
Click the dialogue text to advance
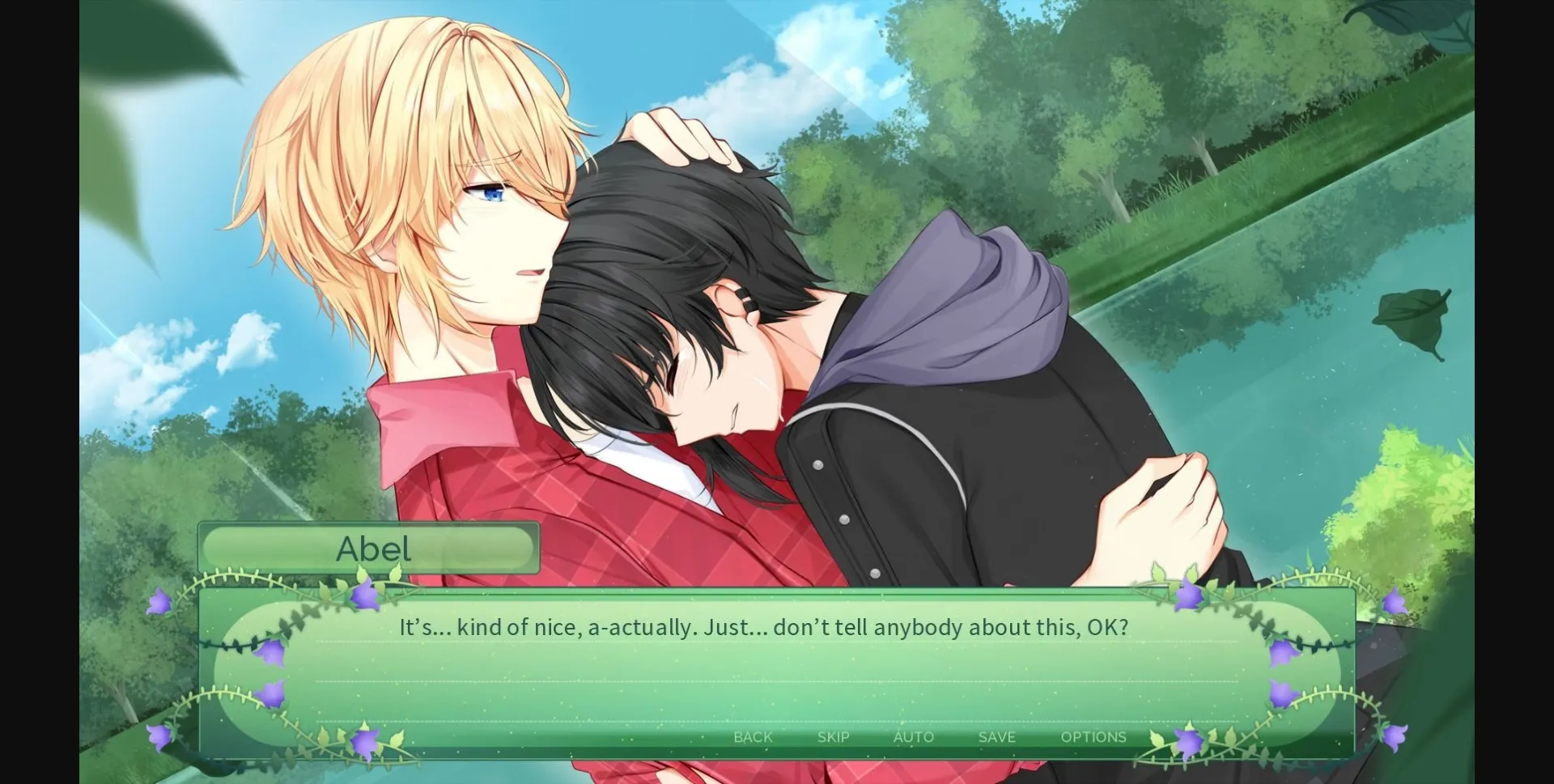763,626
